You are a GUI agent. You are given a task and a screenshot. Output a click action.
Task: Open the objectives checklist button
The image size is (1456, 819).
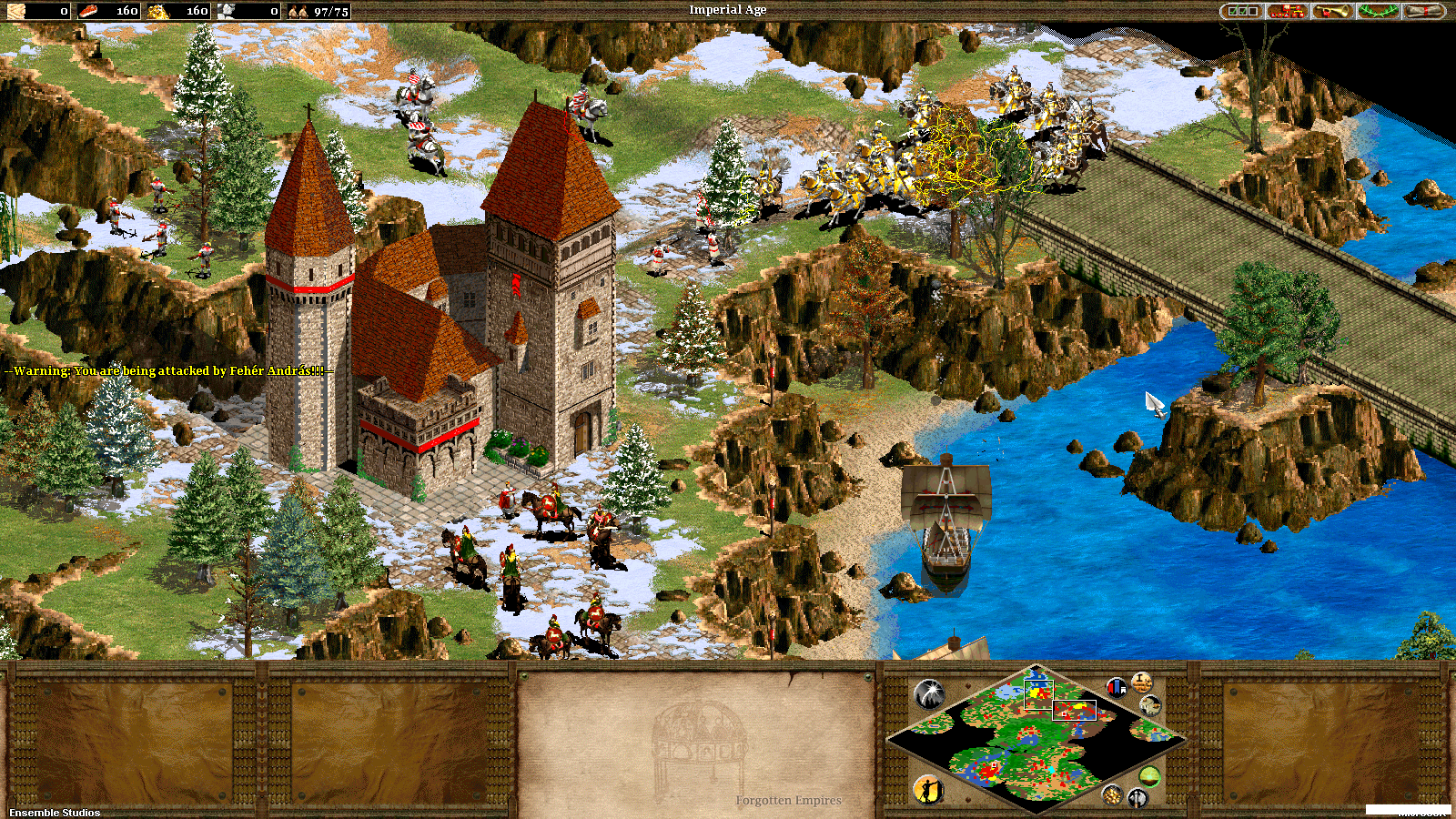coord(1243,11)
